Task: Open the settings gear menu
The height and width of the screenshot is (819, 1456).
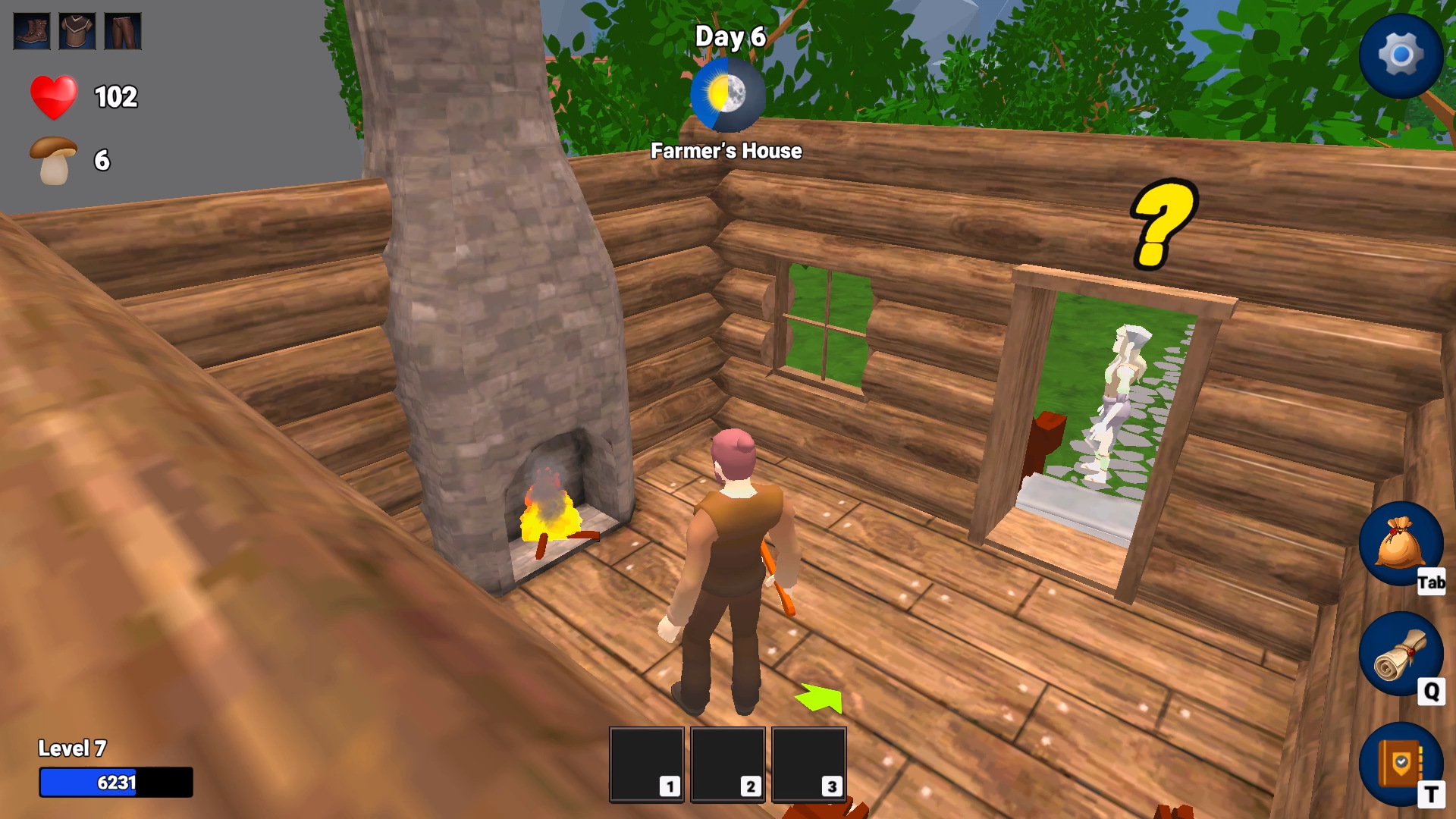Action: pos(1401,55)
